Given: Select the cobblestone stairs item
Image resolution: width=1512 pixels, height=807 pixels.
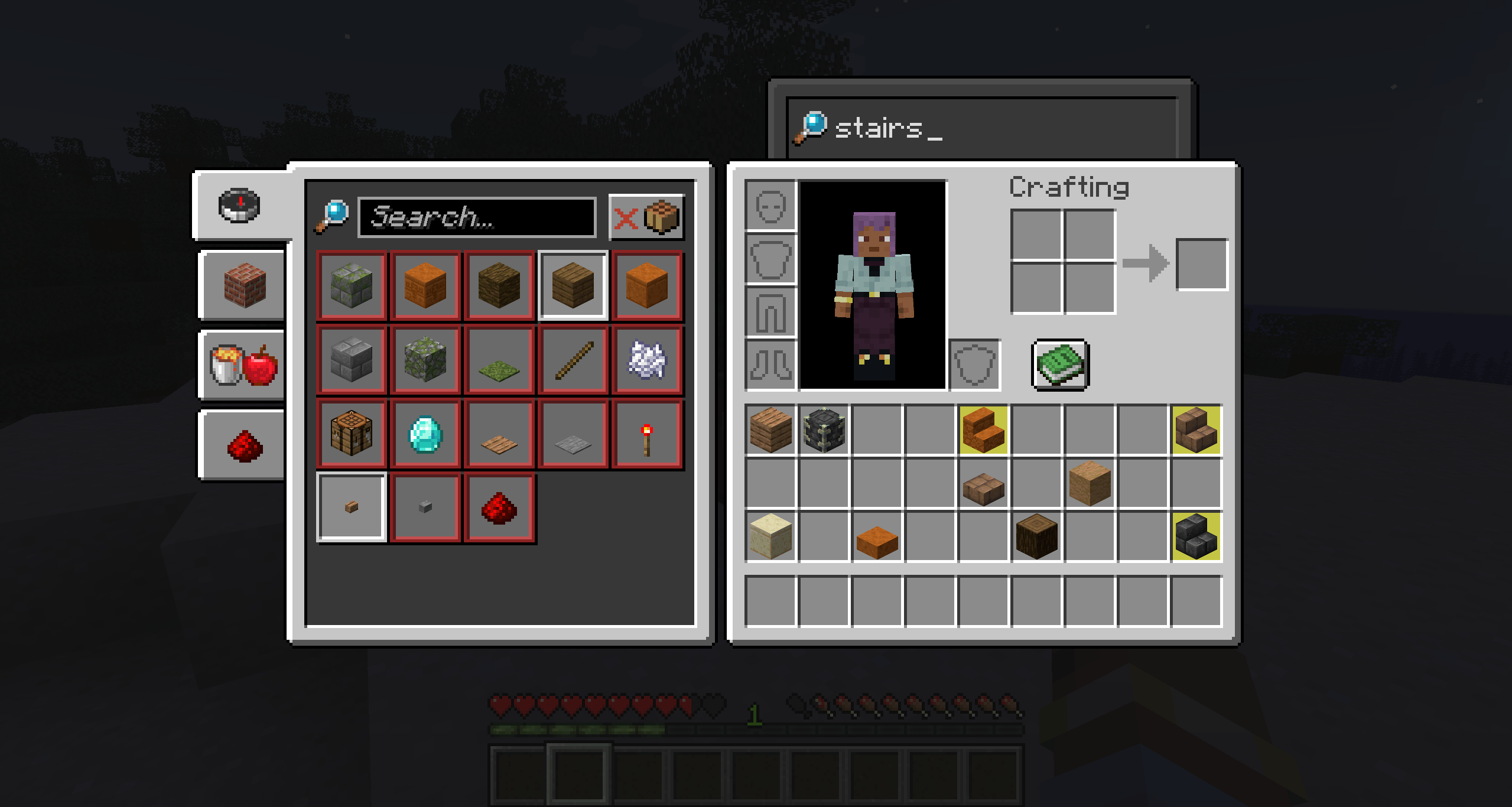Looking at the screenshot, I should [1198, 536].
